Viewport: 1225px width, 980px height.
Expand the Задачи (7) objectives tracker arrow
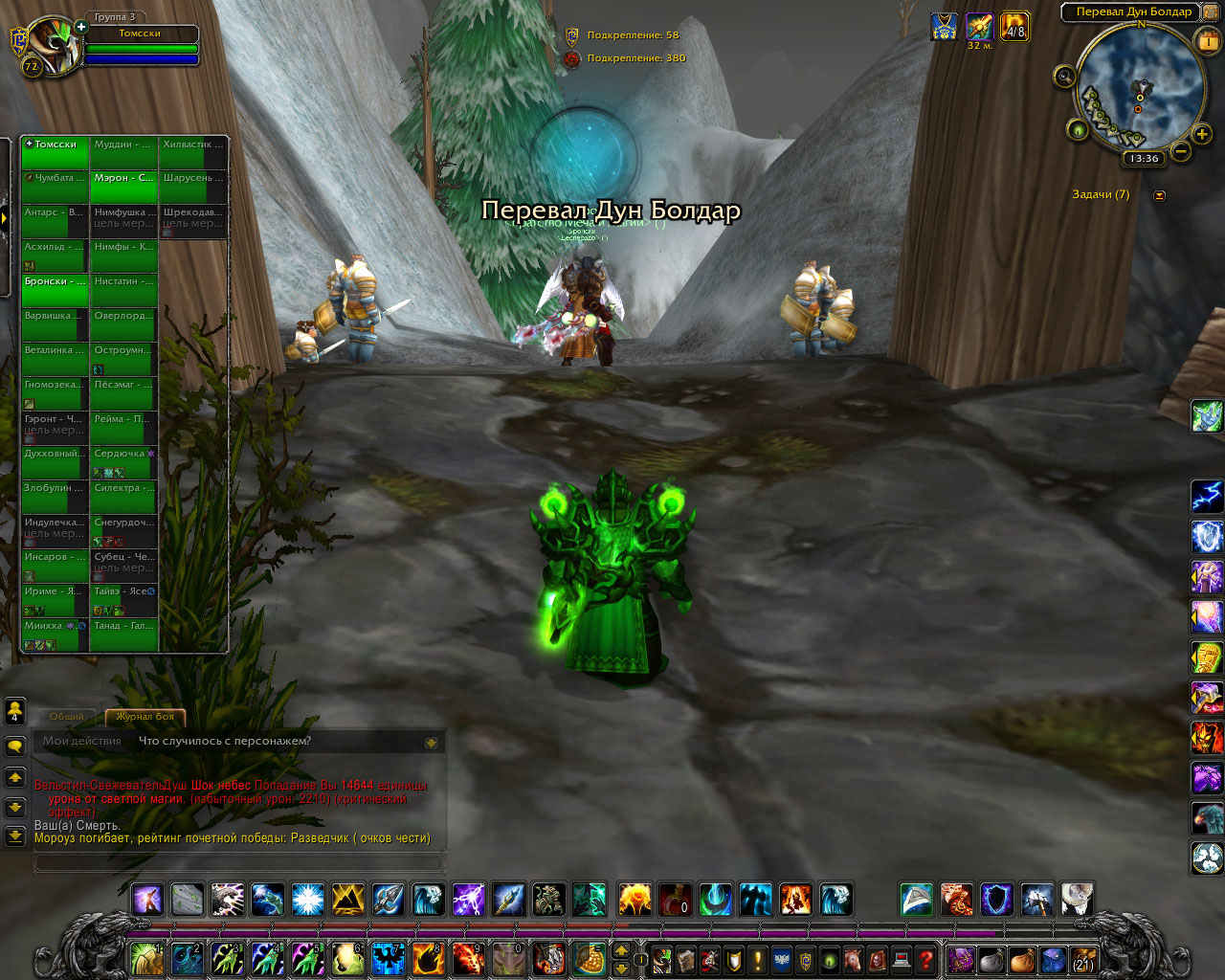(x=1160, y=195)
